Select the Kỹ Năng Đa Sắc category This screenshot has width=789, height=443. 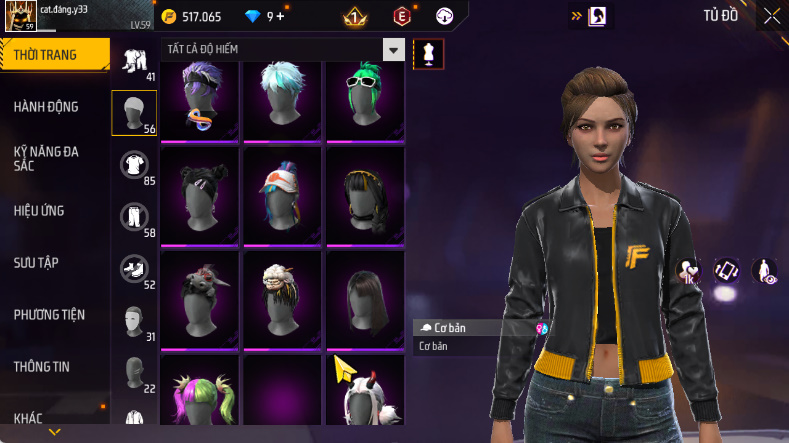click(x=46, y=158)
